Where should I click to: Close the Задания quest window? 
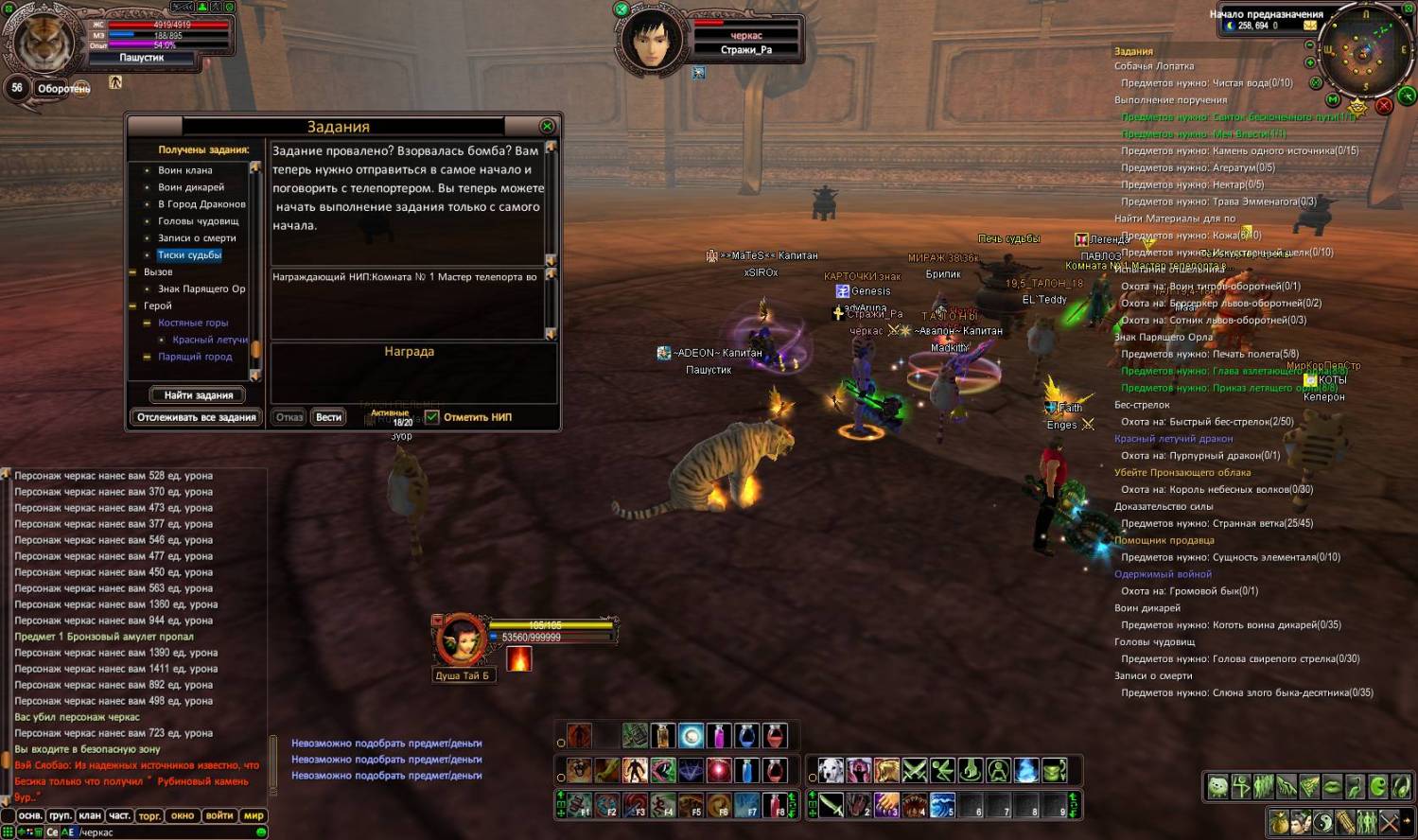click(x=547, y=126)
